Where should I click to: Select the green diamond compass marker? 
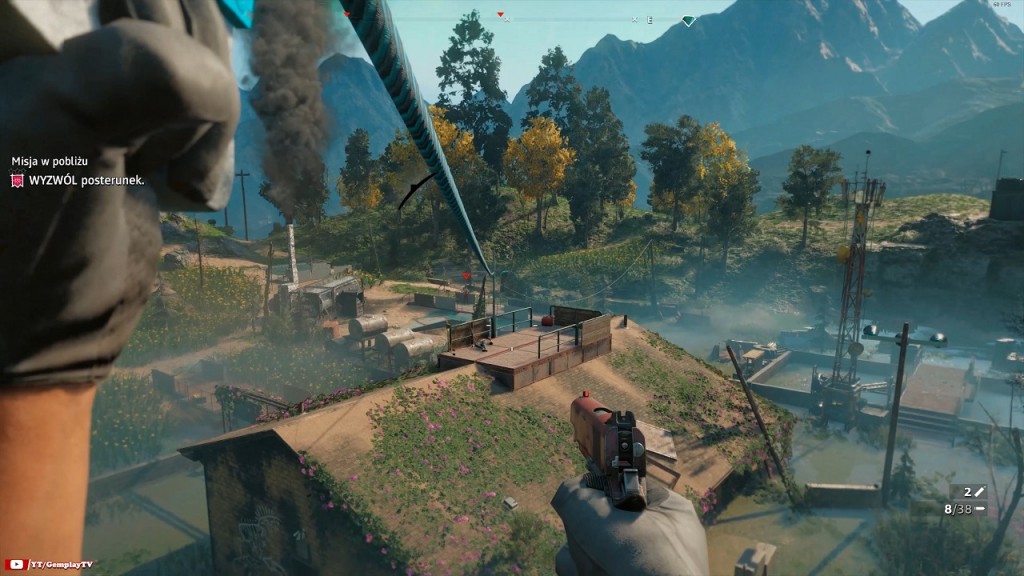688,20
